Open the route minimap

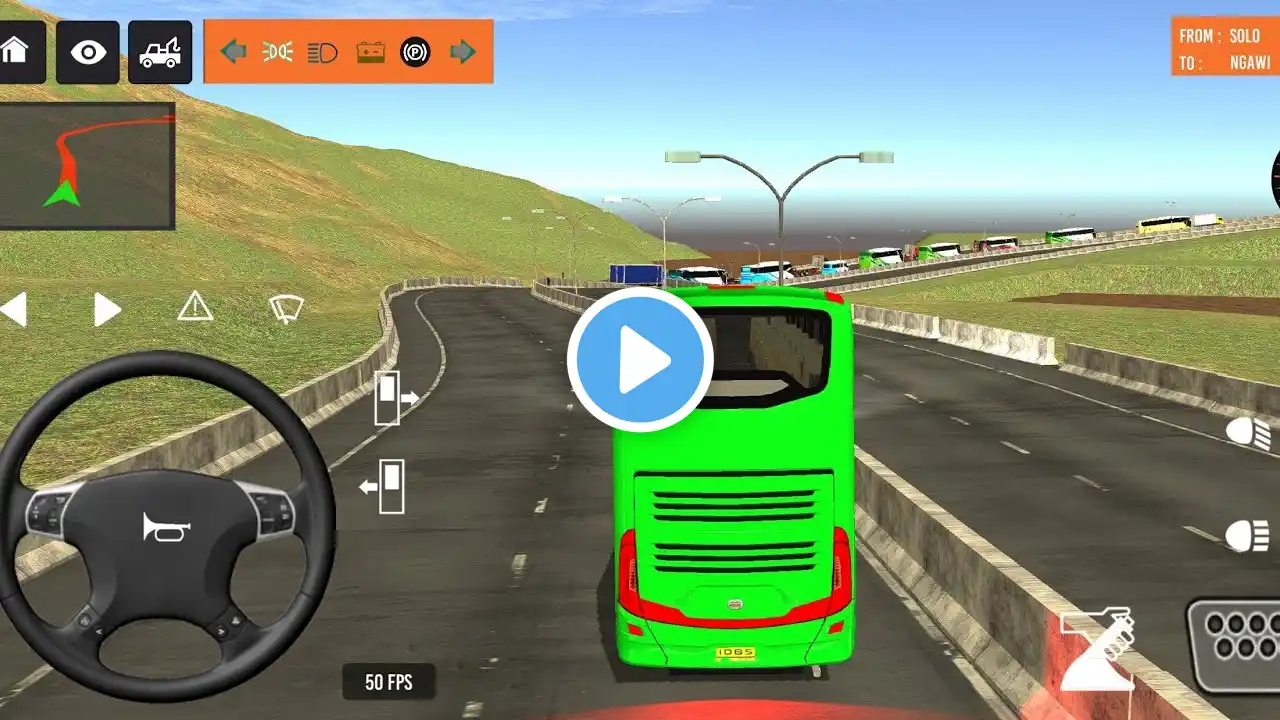87,165
